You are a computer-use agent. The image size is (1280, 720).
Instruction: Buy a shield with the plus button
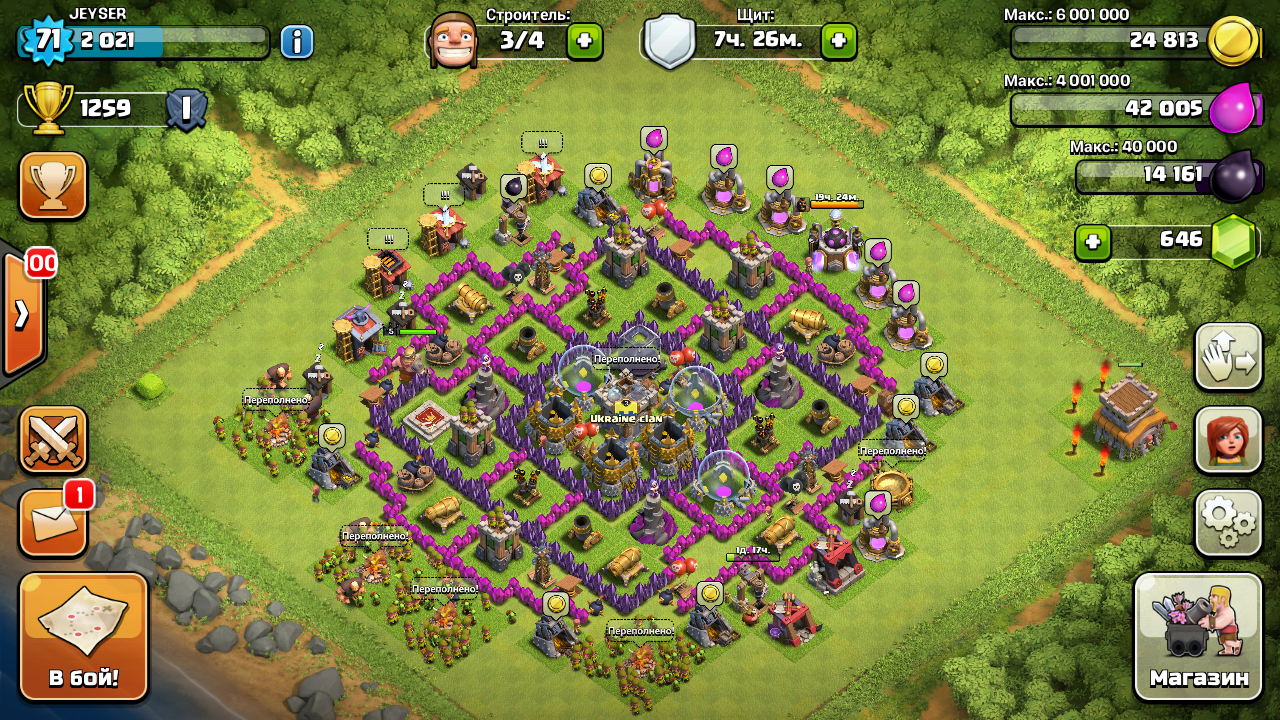coord(838,41)
